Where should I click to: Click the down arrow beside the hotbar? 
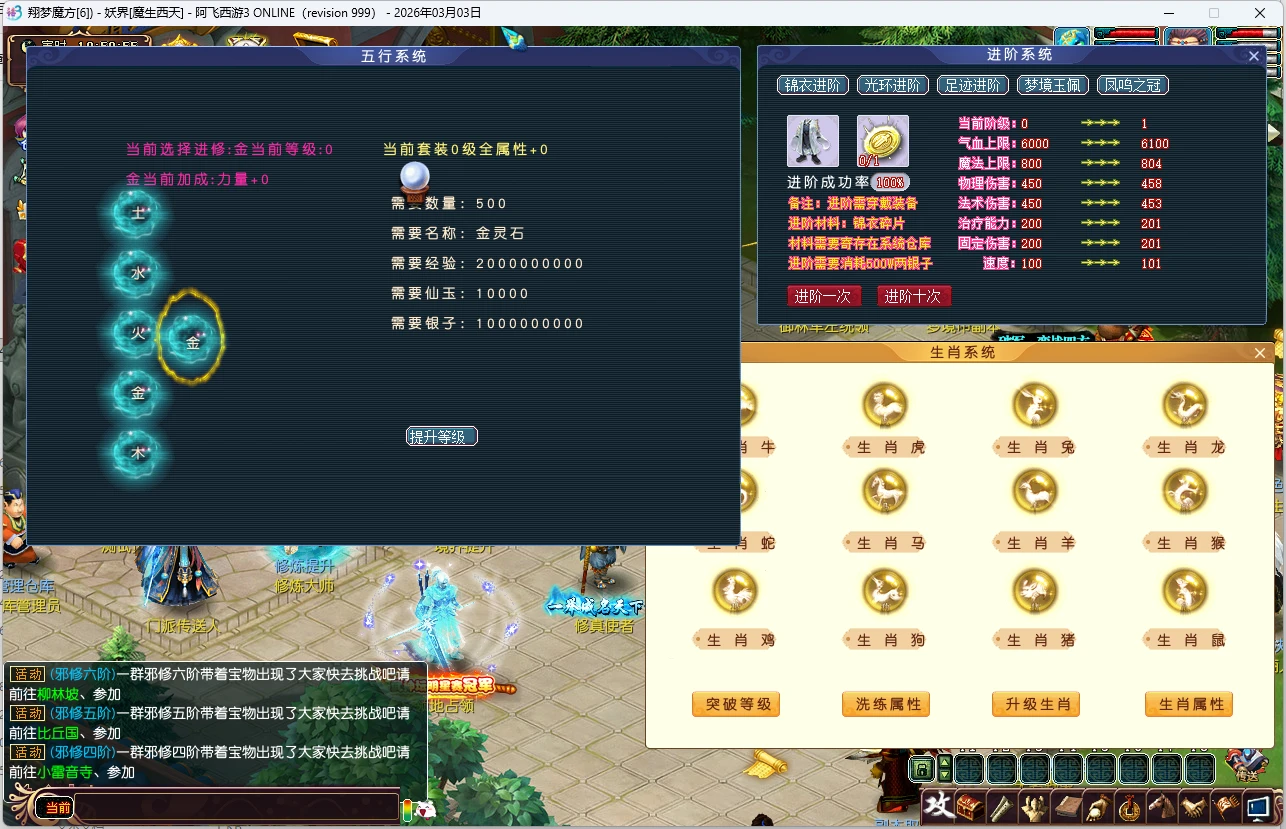(x=945, y=776)
